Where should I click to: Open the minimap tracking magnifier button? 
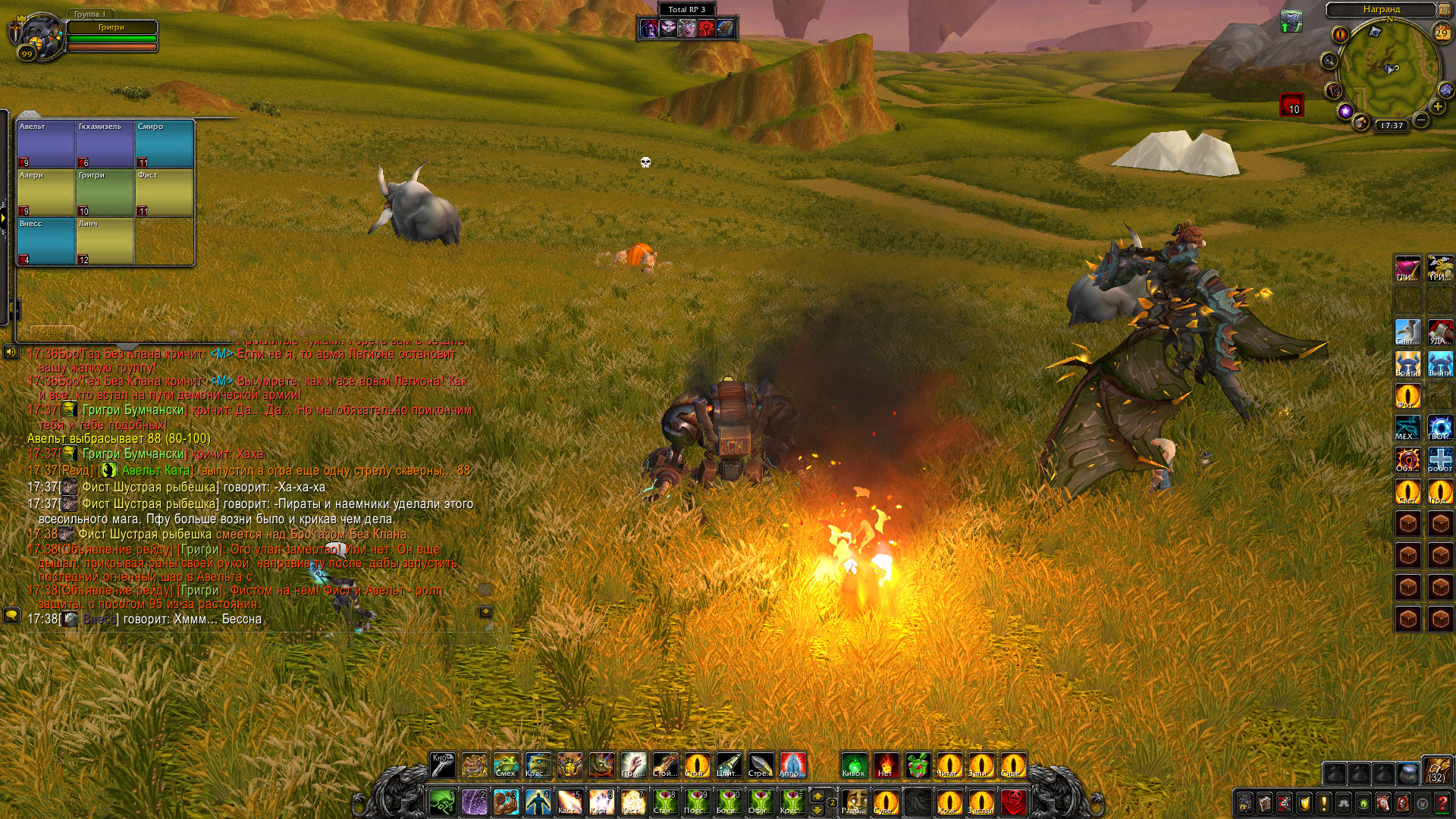point(1329,61)
